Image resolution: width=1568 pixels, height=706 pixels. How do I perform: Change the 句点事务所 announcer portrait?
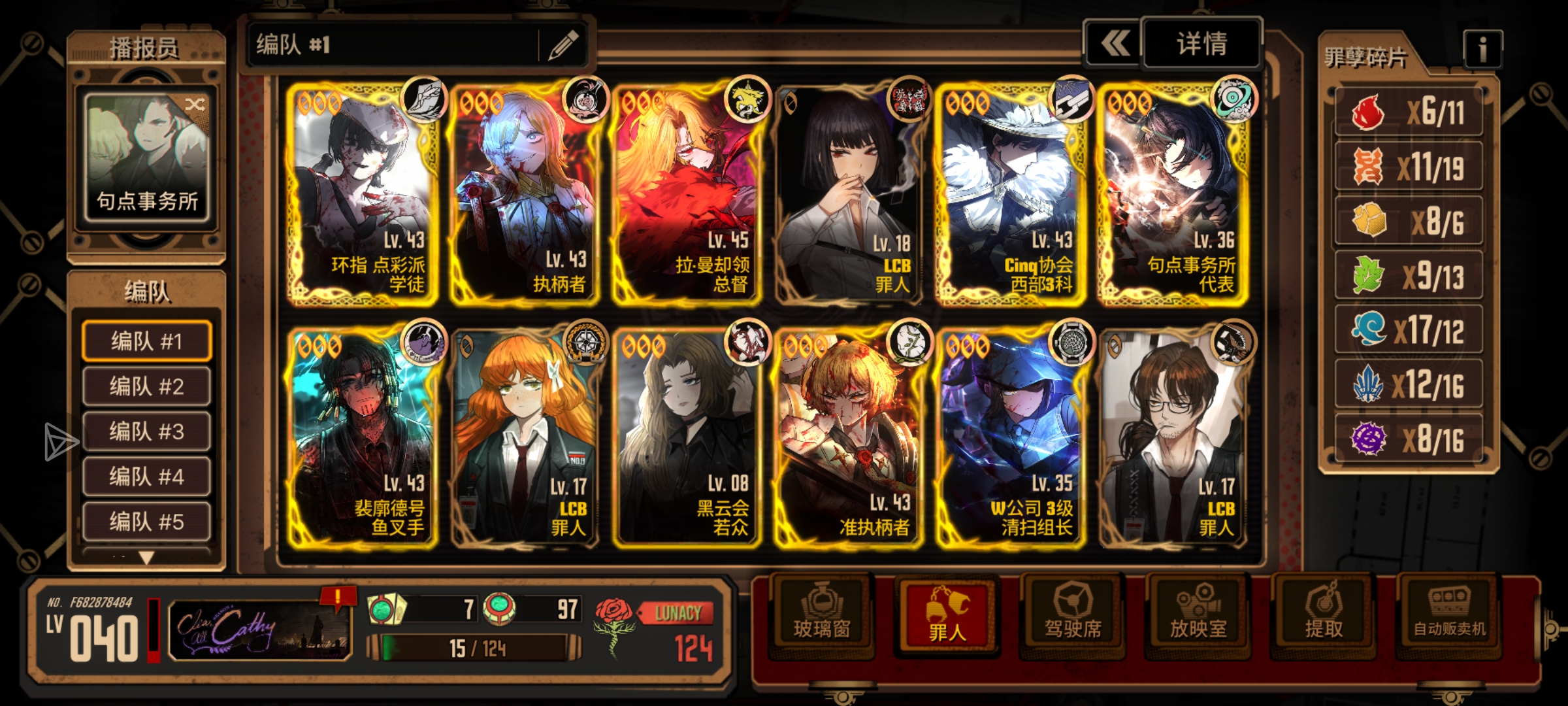coord(147,157)
